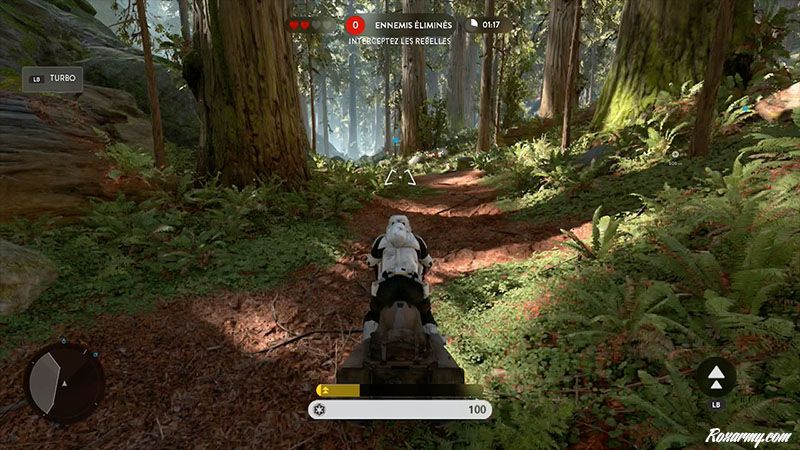Visit the Roxarmy.com watermark link
This screenshot has height=450, width=800.
745,436
